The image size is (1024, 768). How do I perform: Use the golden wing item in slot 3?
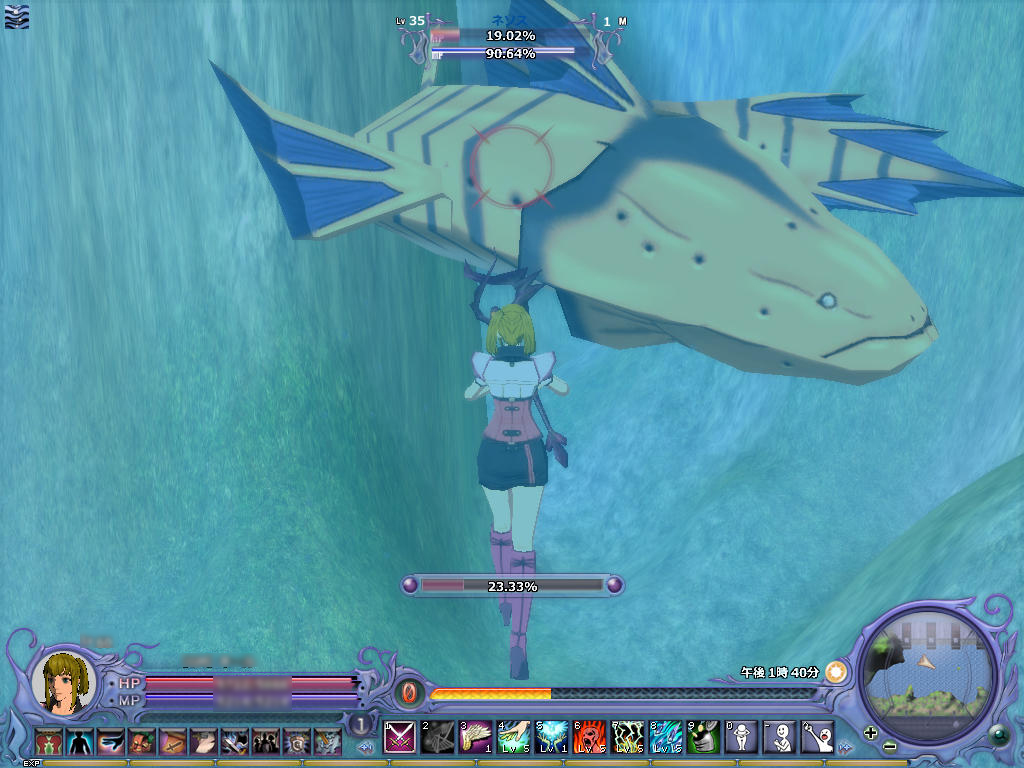pos(475,738)
